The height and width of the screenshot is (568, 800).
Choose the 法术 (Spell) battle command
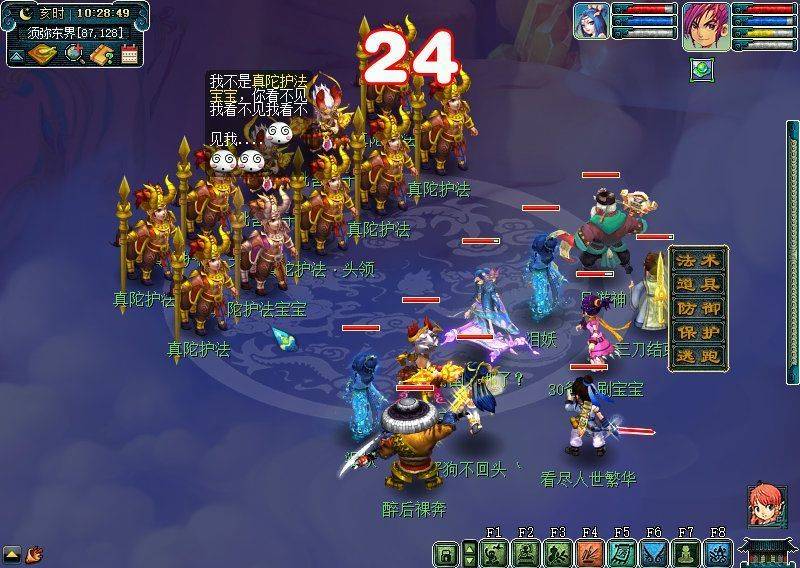[x=698, y=261]
